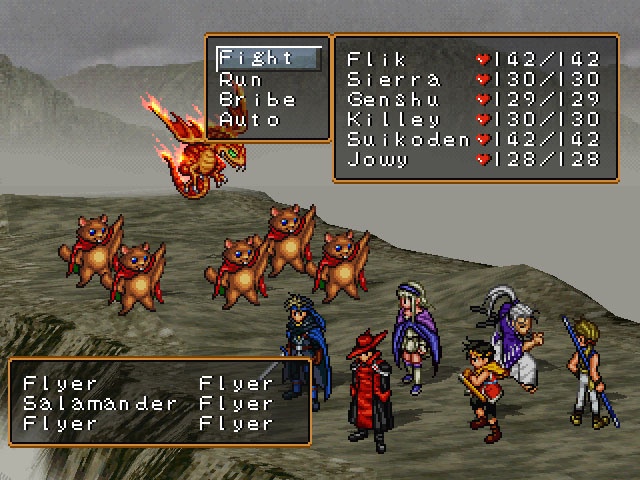The height and width of the screenshot is (480, 640).
Task: Select Jowy's row in the party list
Action: (x=378, y=160)
